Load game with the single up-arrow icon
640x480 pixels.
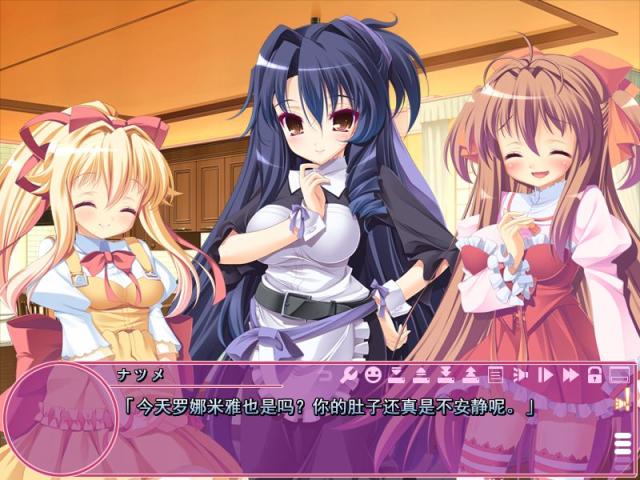click(421, 375)
